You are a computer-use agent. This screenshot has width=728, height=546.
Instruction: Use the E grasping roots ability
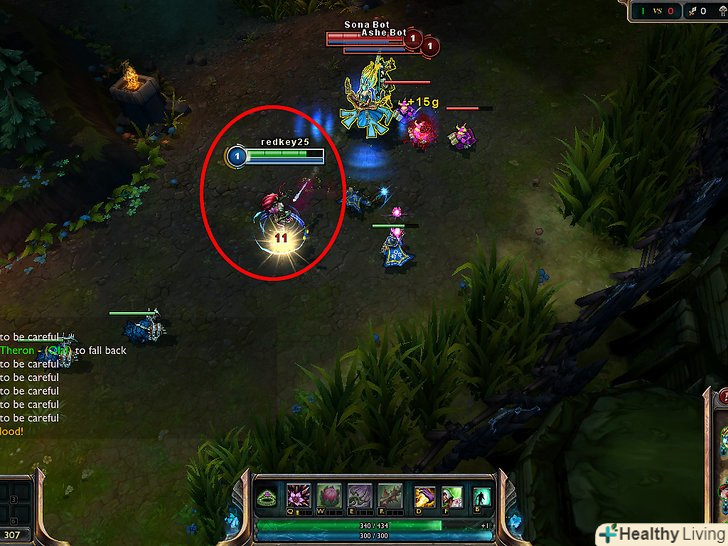[x=359, y=496]
